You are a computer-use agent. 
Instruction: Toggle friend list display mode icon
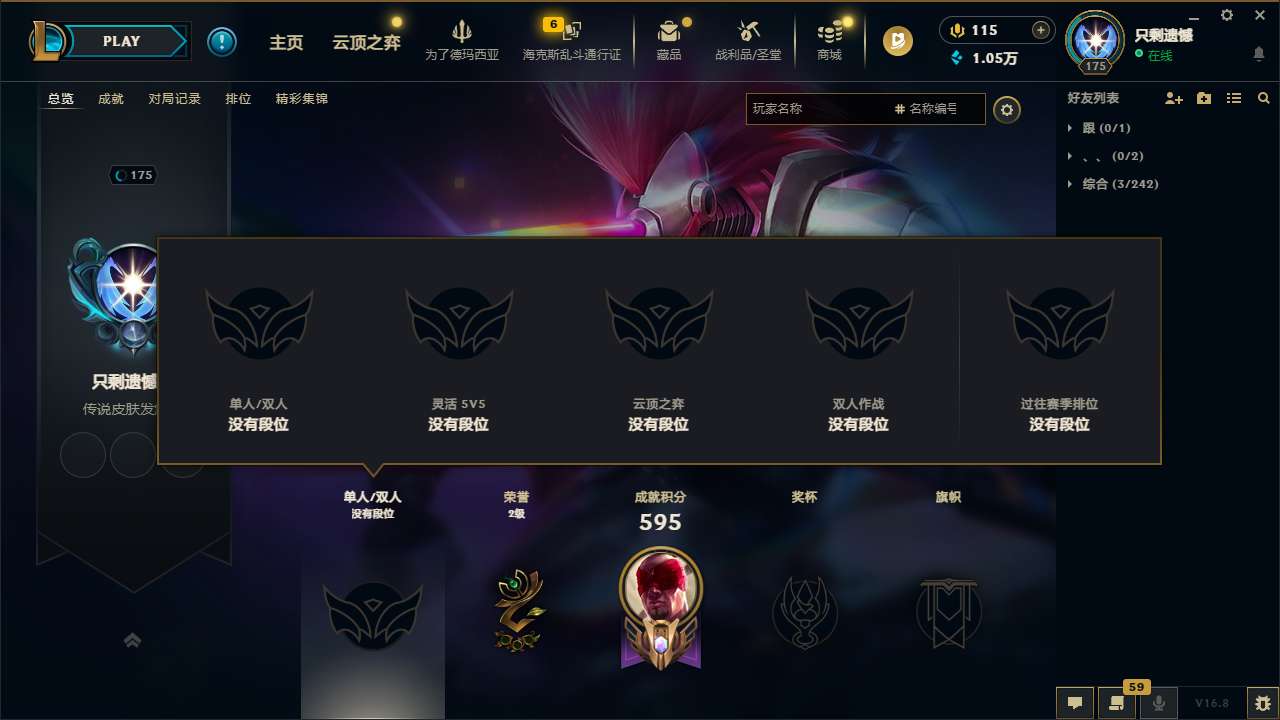coord(1233,98)
